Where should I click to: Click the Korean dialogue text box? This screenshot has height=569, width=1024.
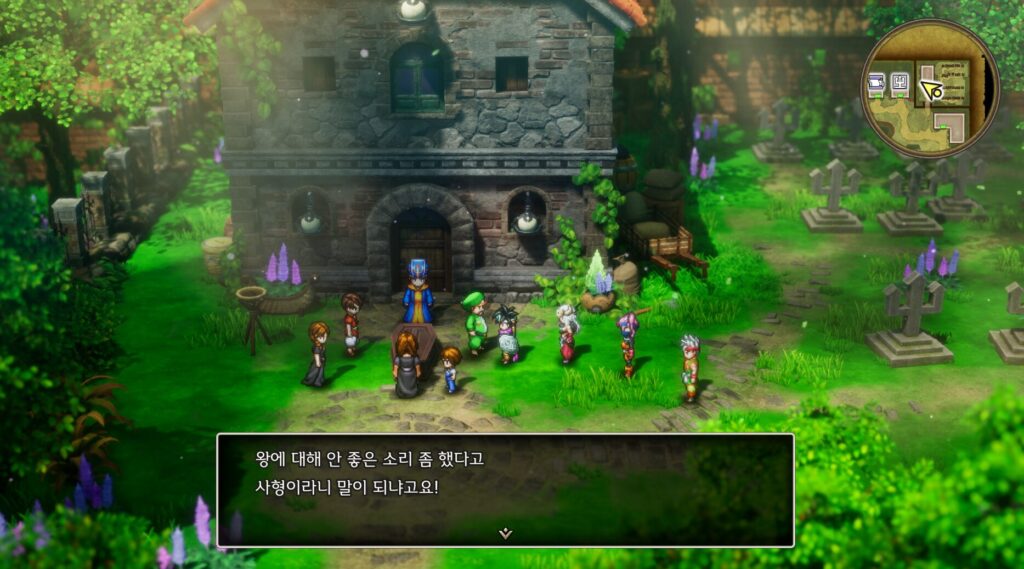pos(505,488)
